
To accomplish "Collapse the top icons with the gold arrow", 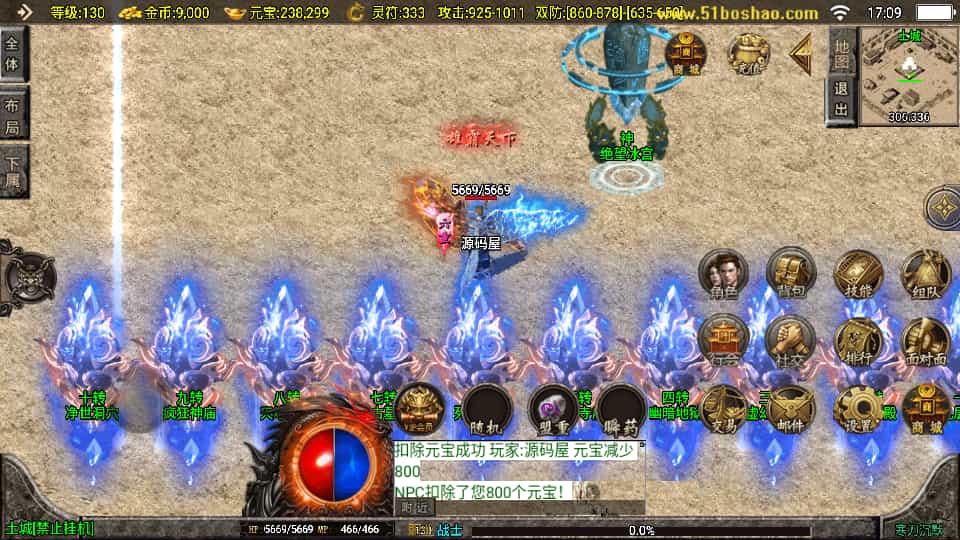I will pyautogui.click(x=800, y=54).
